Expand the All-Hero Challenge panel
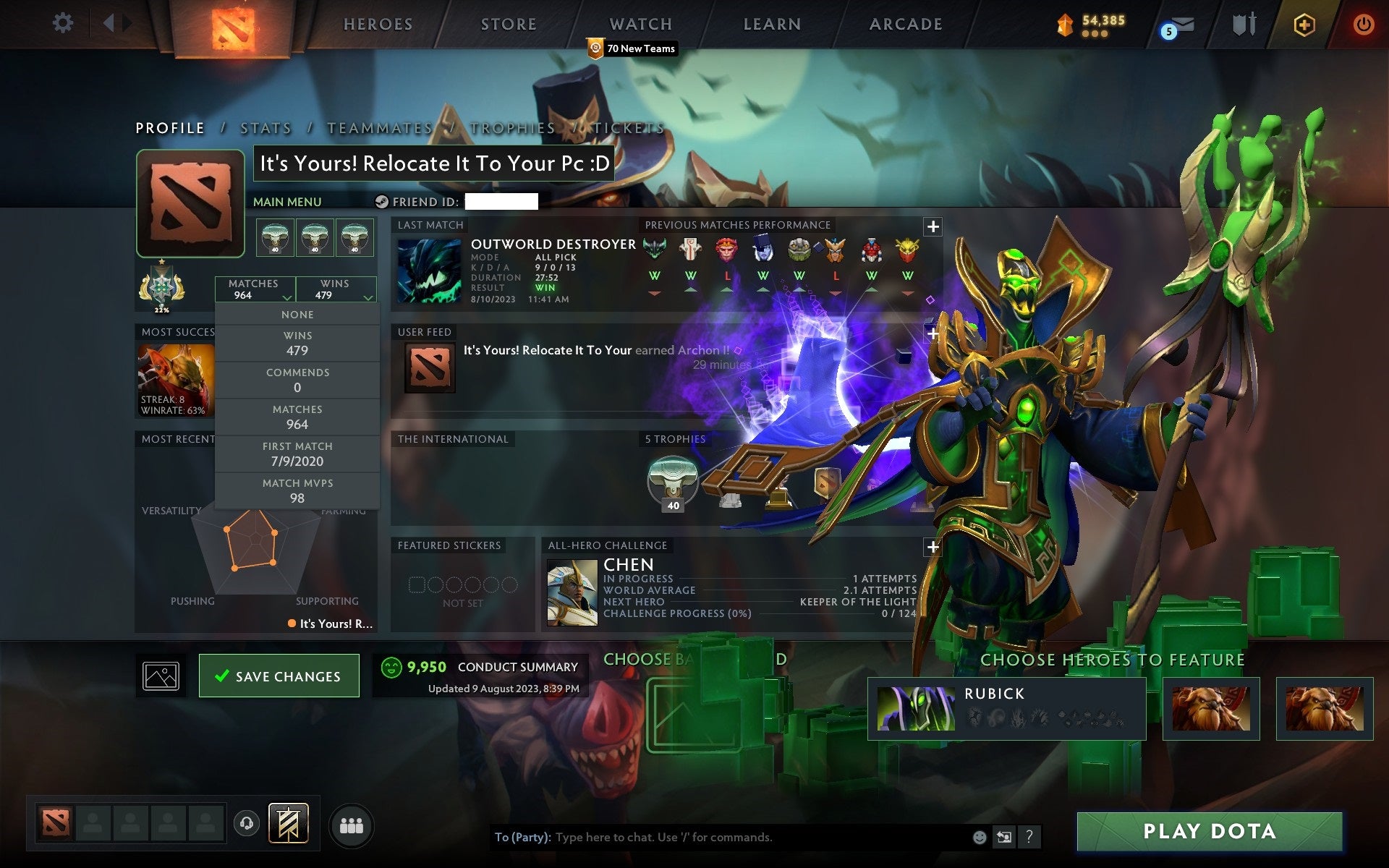This screenshot has height=868, width=1389. 933,548
